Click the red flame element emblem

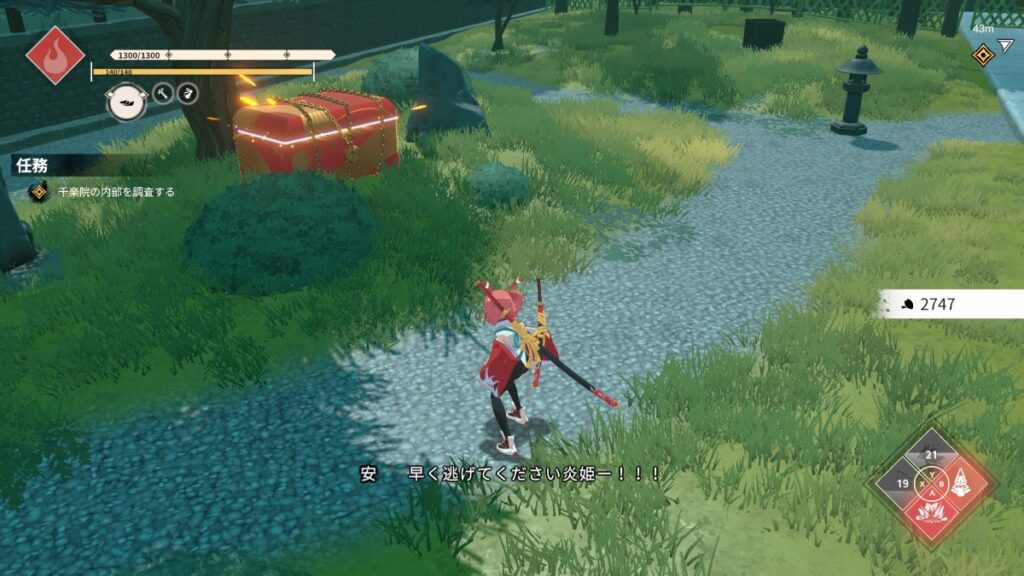pos(55,54)
